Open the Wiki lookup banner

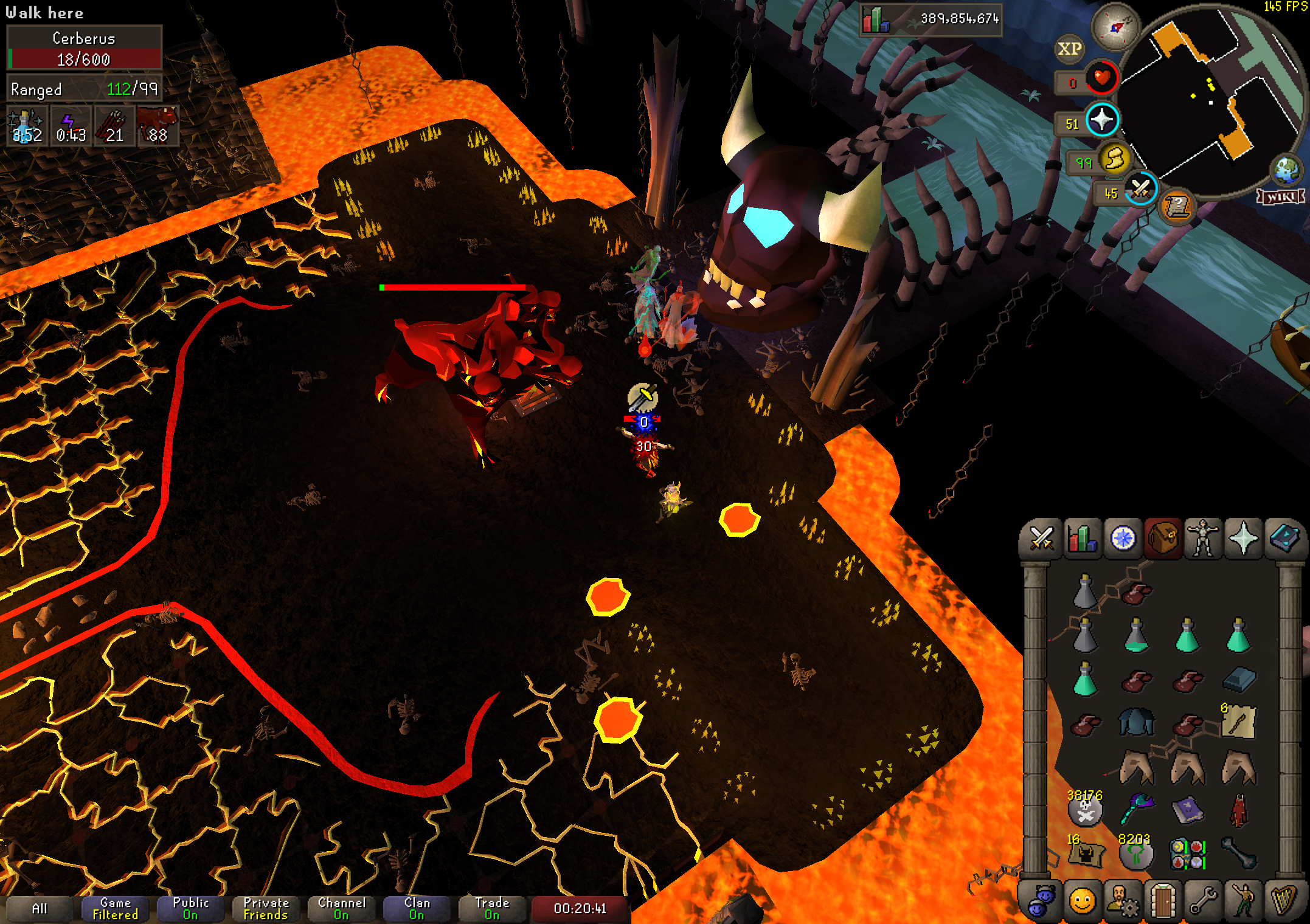(1281, 196)
